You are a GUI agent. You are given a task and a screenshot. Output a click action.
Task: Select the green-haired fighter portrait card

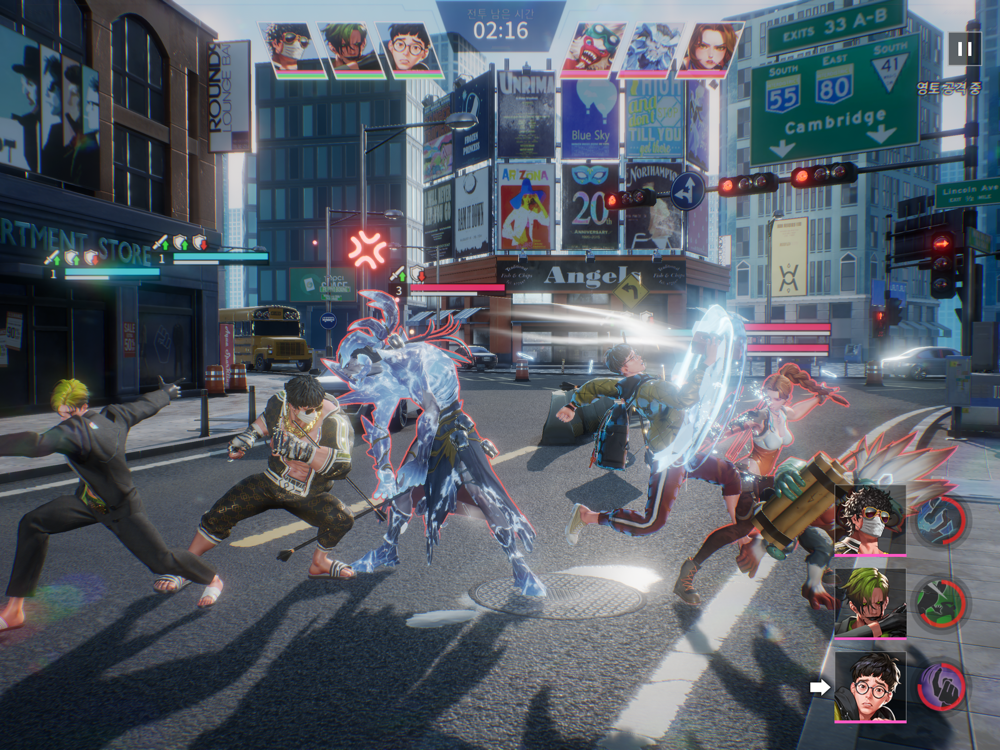click(870, 603)
